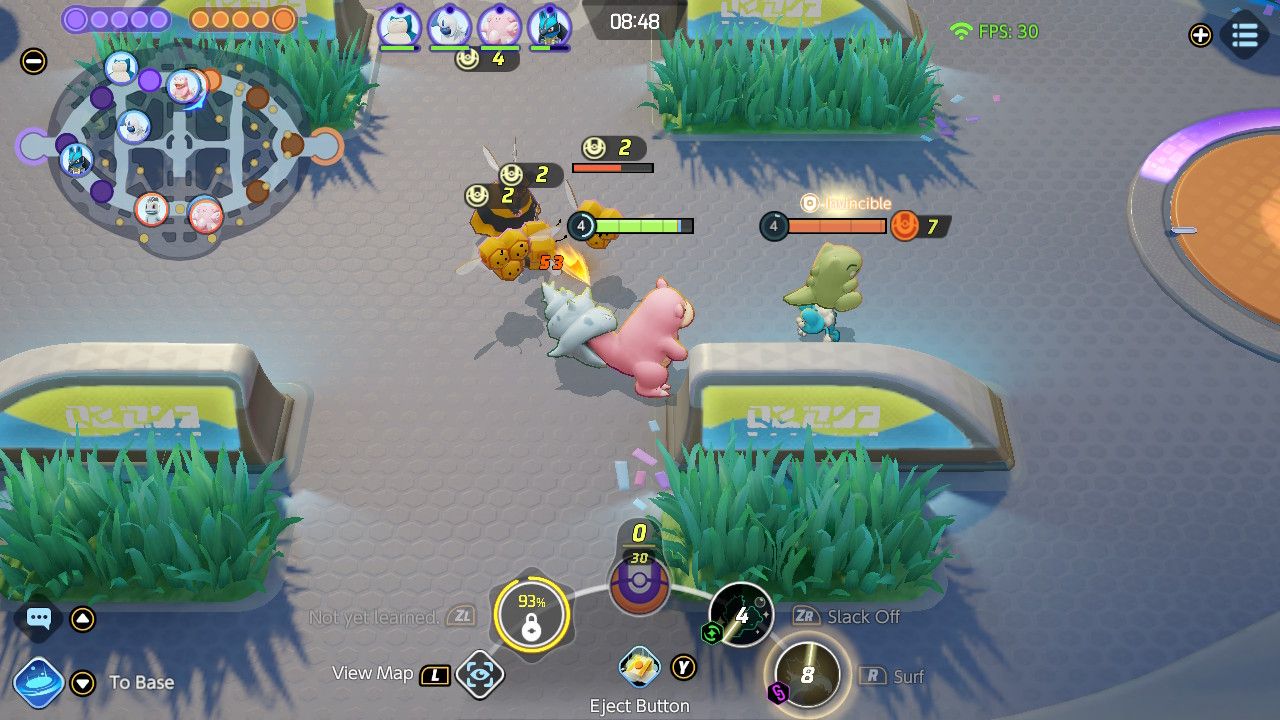Activate the Slack Off ability
Image resolution: width=1280 pixels, height=720 pixels.
(740, 614)
